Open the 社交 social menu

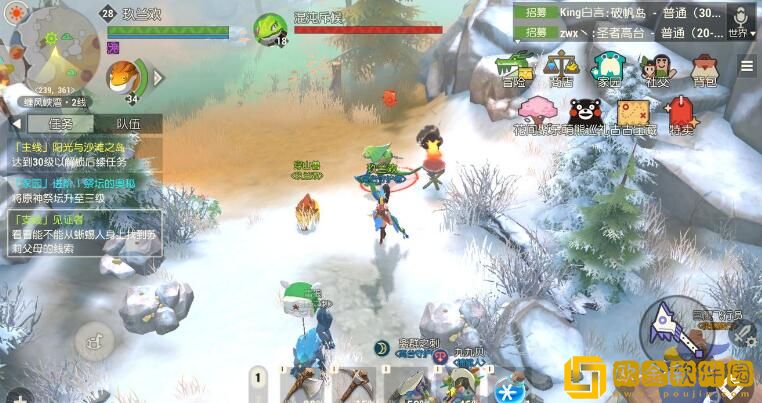[657, 70]
